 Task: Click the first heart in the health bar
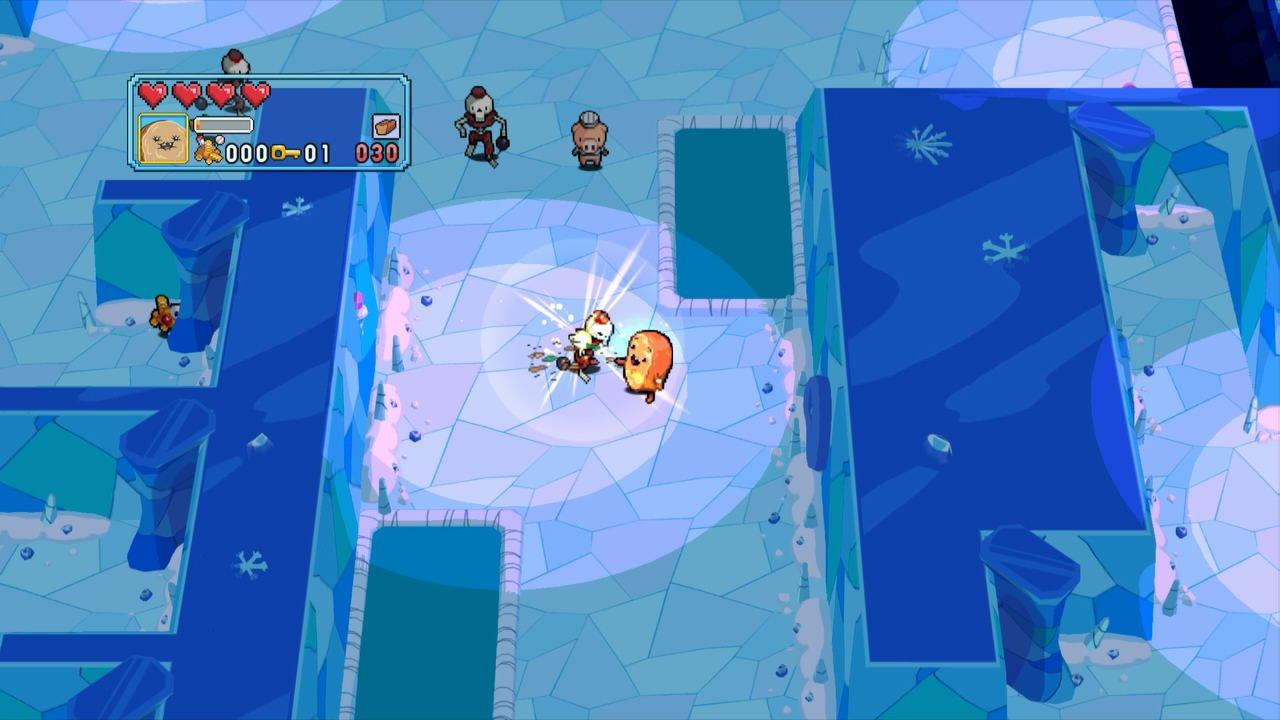pos(153,94)
